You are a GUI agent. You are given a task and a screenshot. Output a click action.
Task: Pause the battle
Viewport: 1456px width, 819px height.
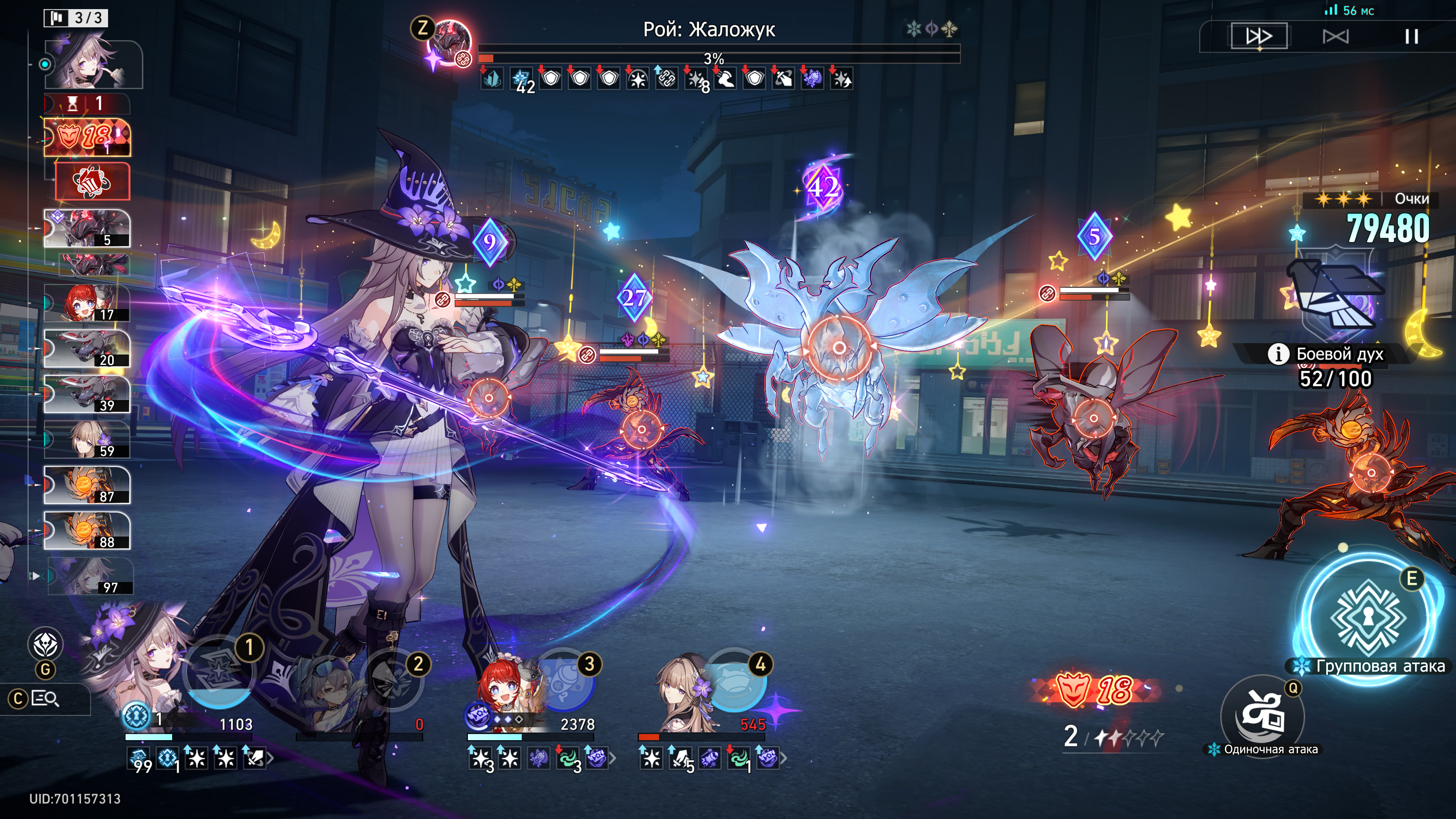(x=1411, y=37)
